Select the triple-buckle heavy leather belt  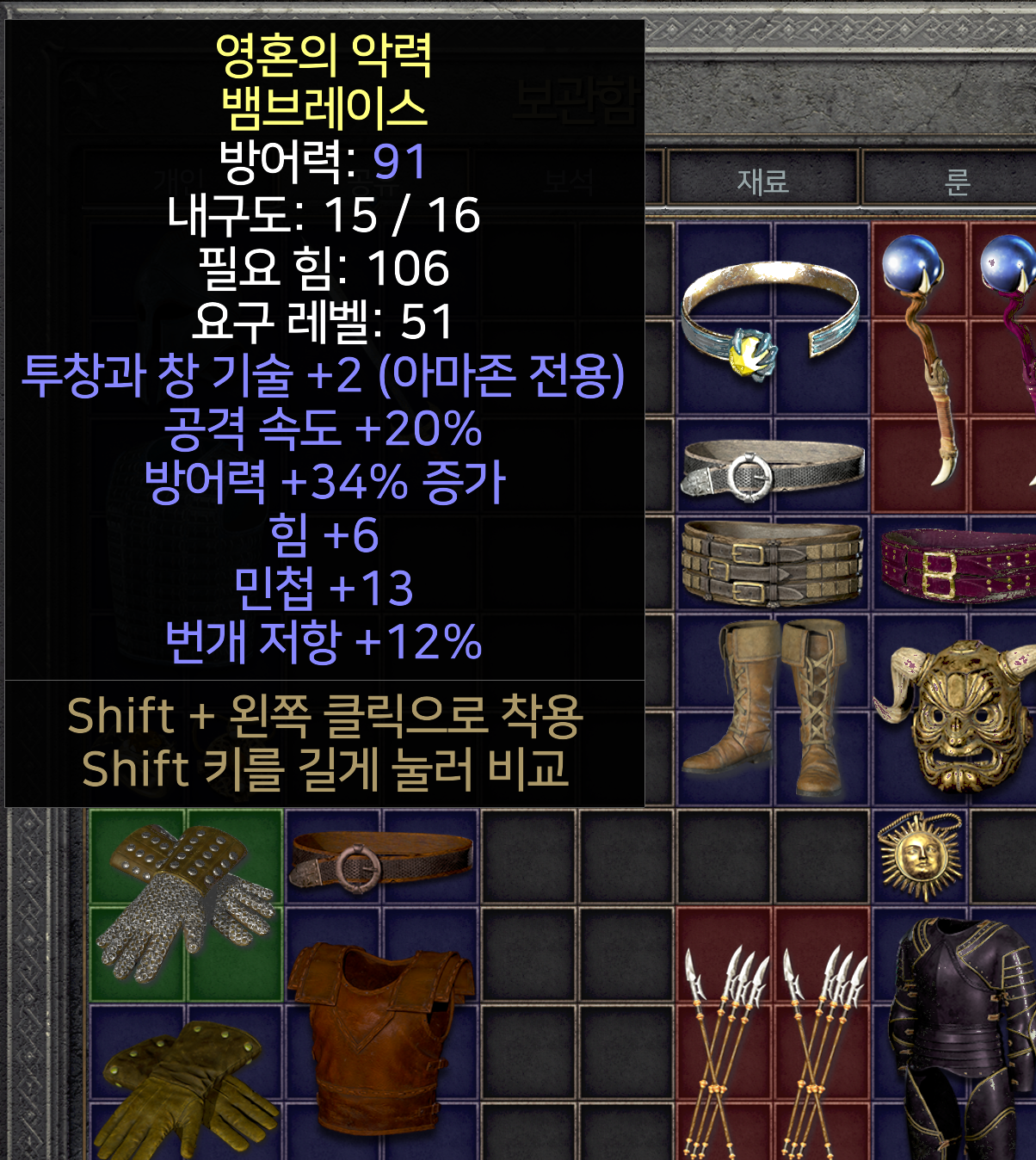click(772, 564)
